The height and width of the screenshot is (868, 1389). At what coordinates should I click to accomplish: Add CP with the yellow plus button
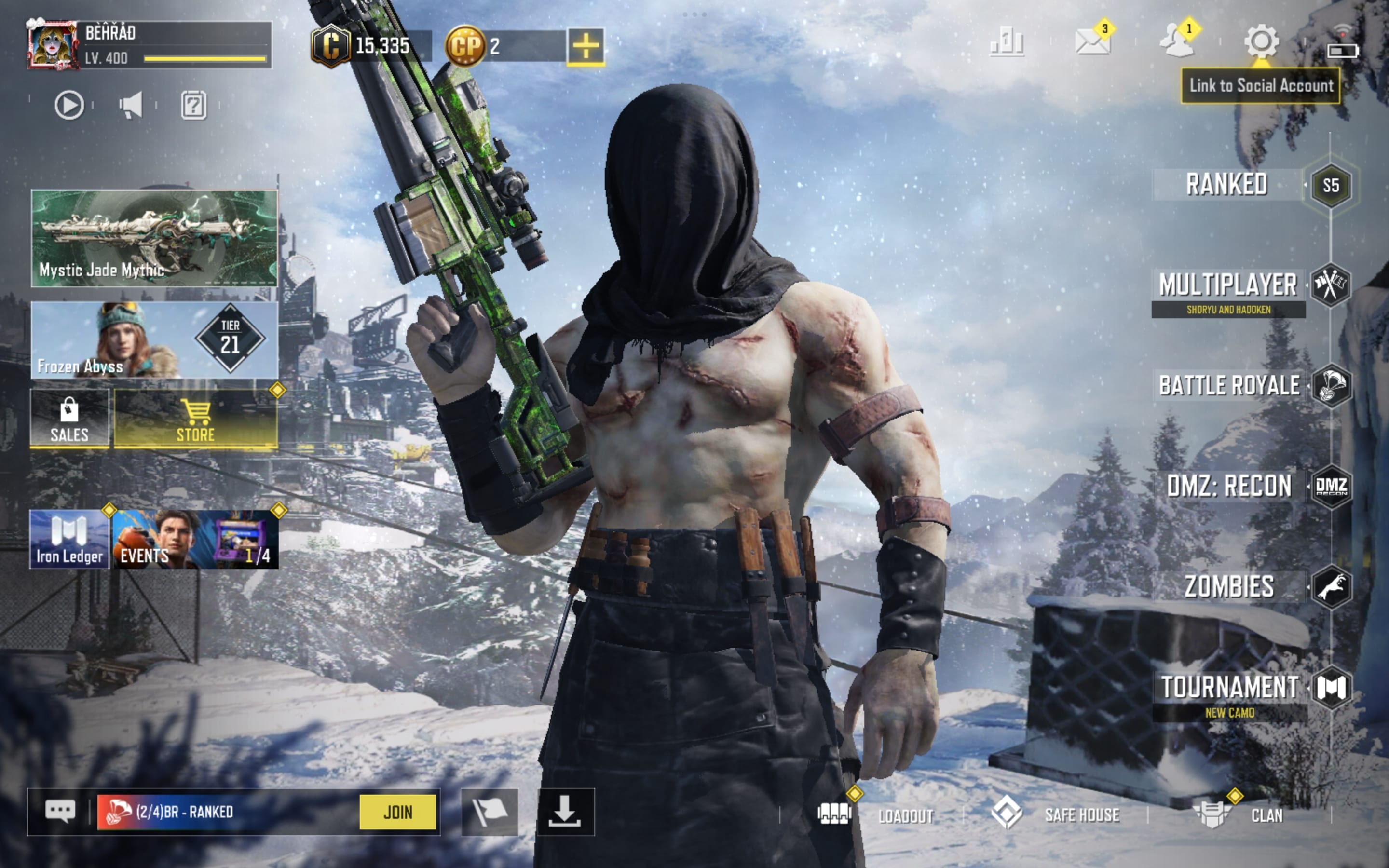pyautogui.click(x=586, y=46)
